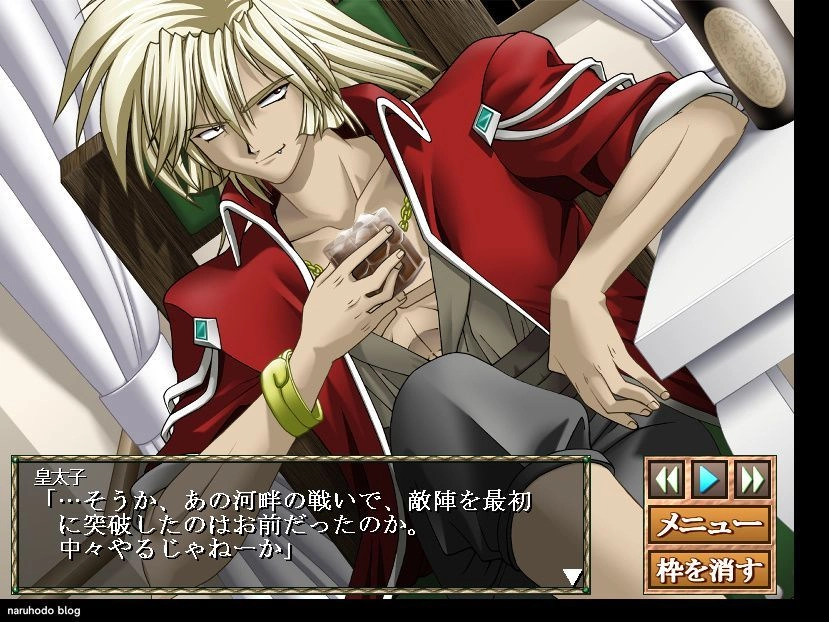The image size is (829, 622).
Task: Hide the text box with 枠を消す
Action: pos(709,570)
